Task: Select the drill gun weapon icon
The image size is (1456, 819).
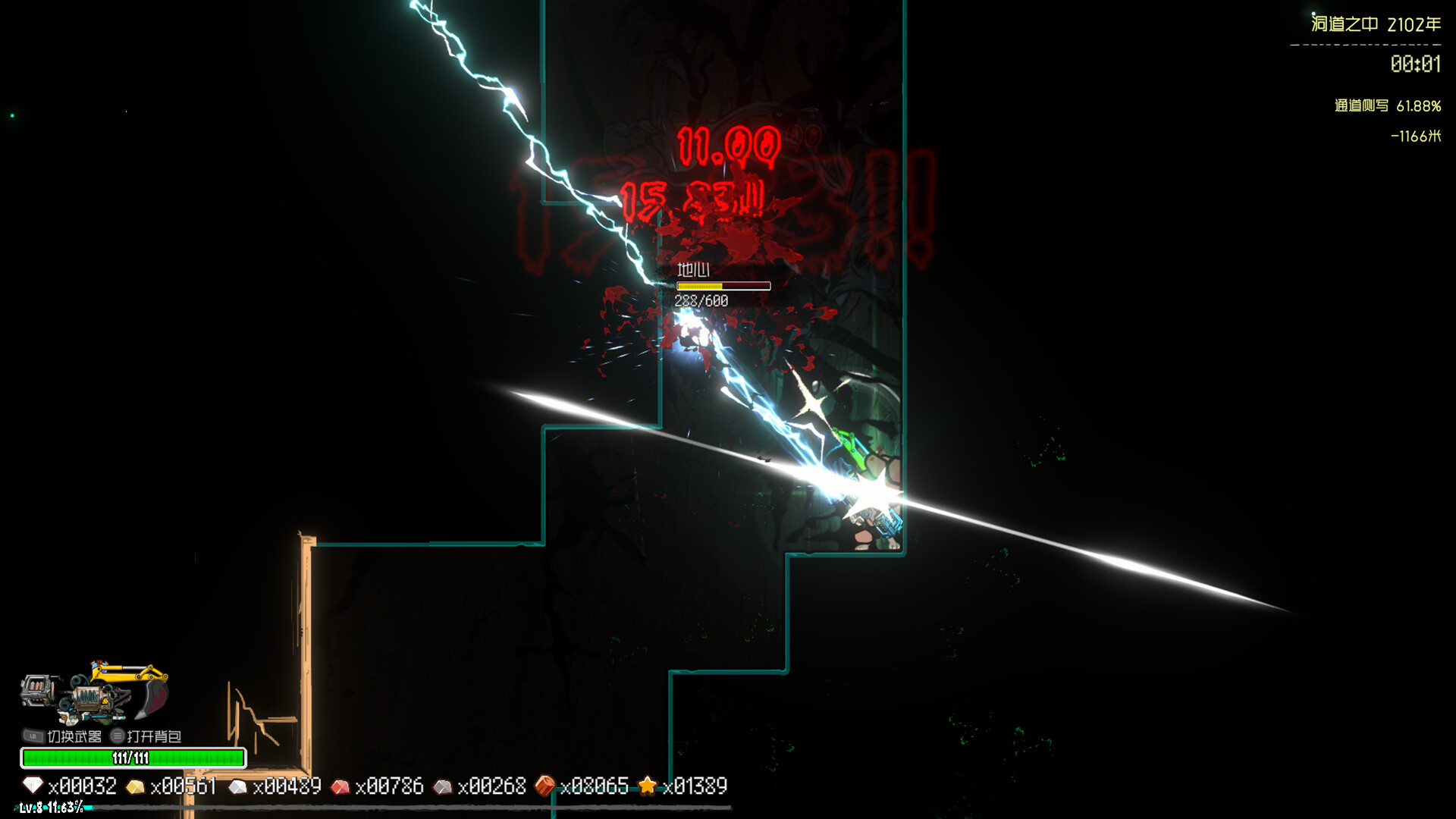Action: (x=38, y=690)
